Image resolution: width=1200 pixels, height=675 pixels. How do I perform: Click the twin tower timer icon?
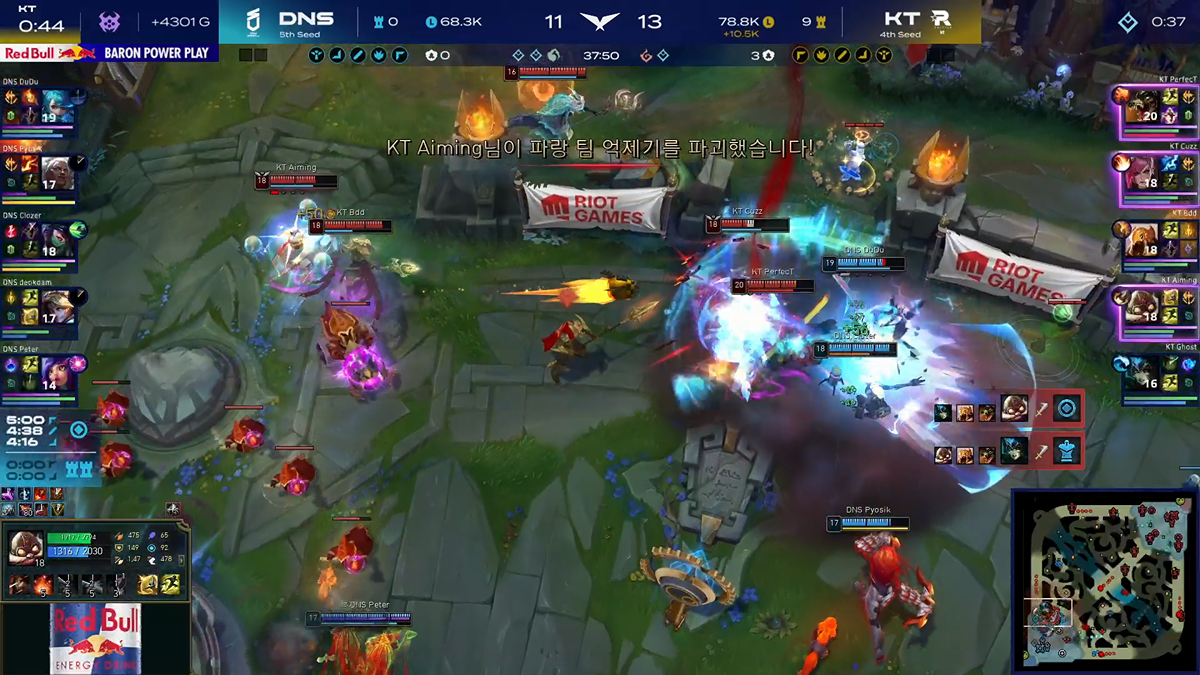coord(79,469)
